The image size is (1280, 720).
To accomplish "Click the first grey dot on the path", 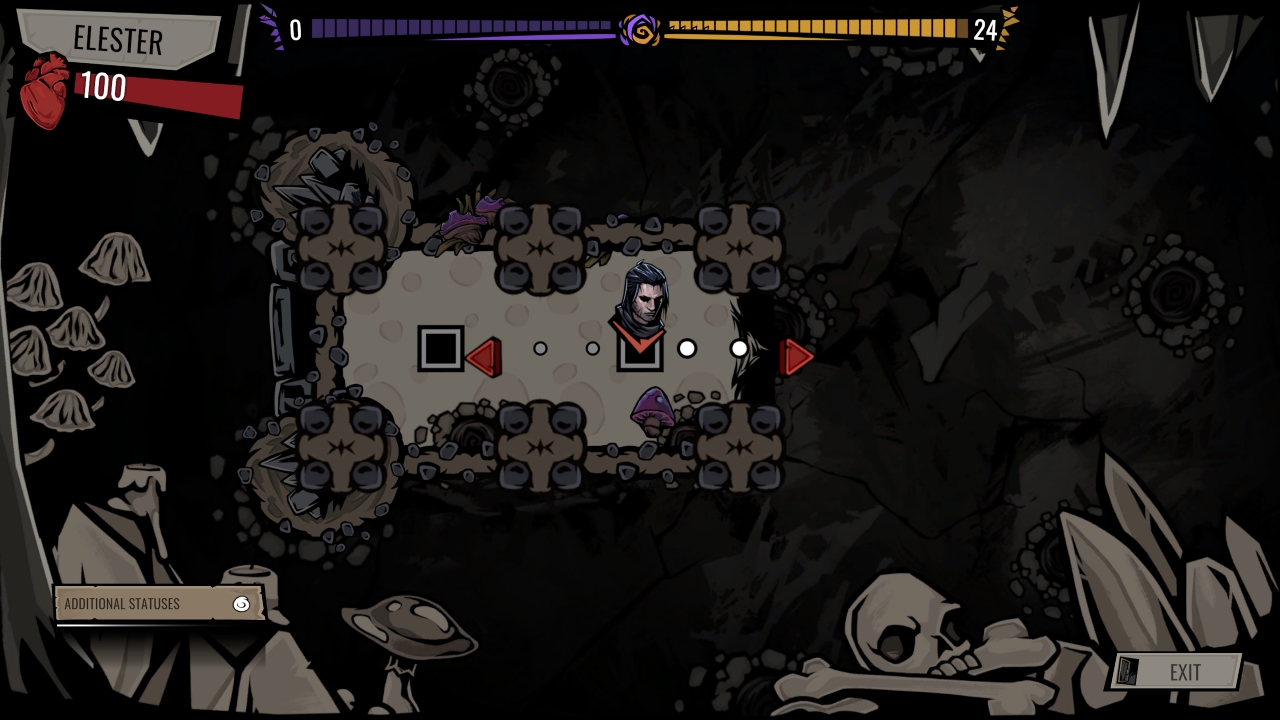I will pyautogui.click(x=541, y=348).
